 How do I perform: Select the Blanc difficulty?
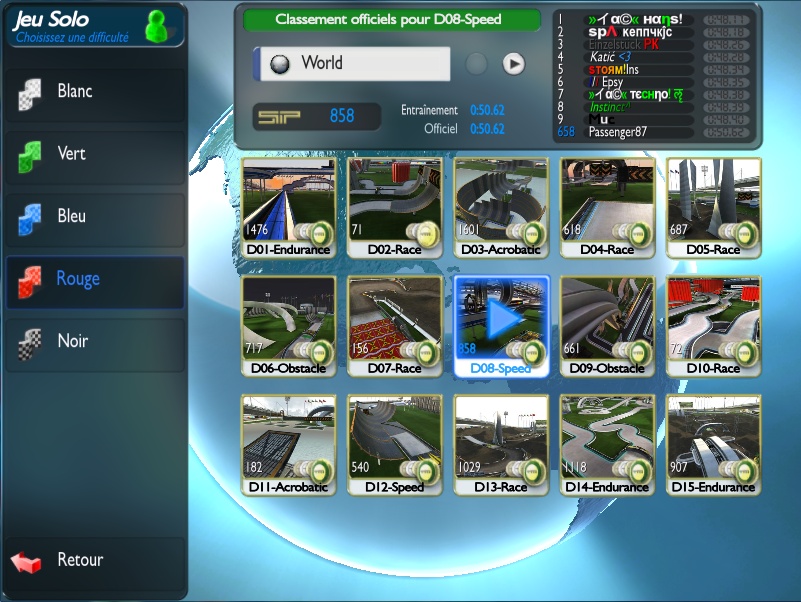[x=94, y=92]
